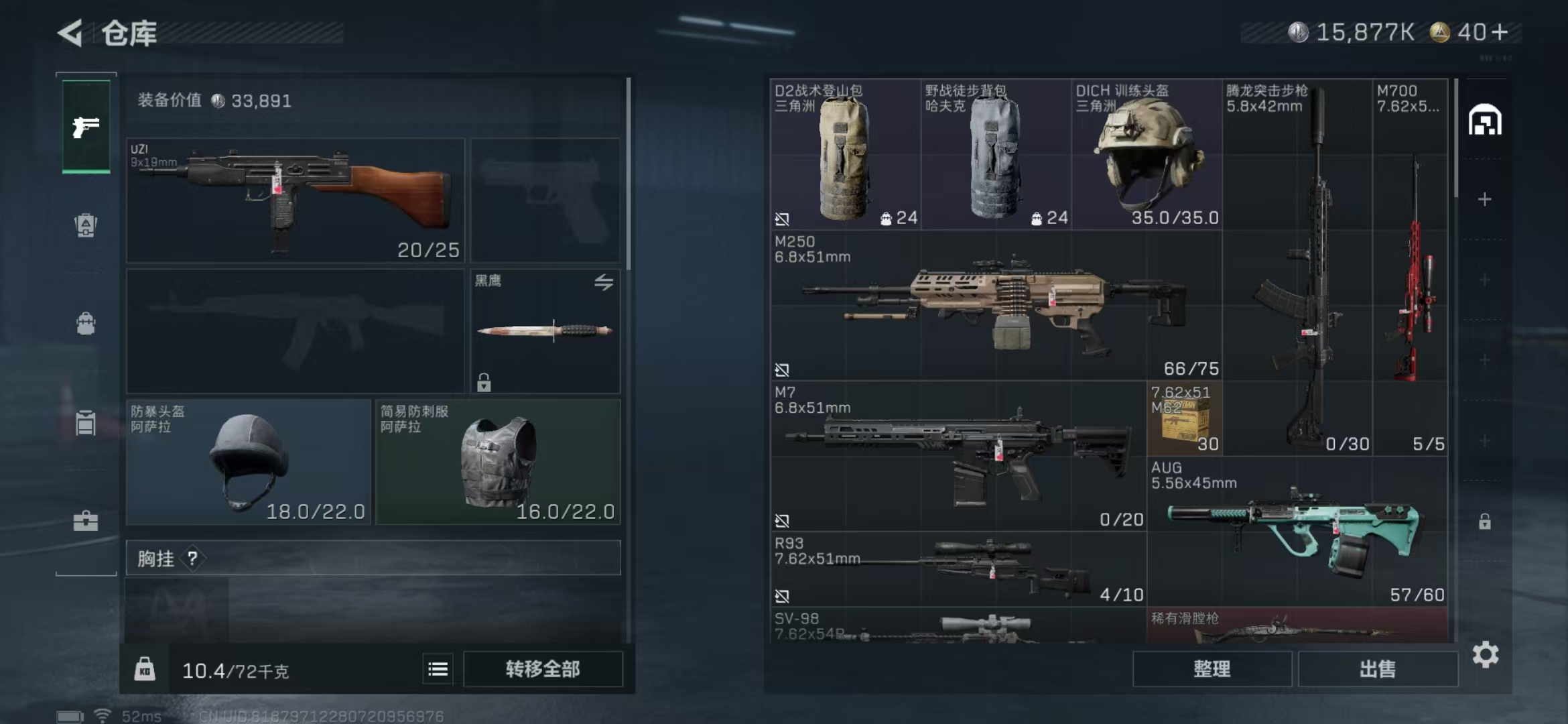
Task: Go back using the arrow beside 仓库
Action: (70, 33)
